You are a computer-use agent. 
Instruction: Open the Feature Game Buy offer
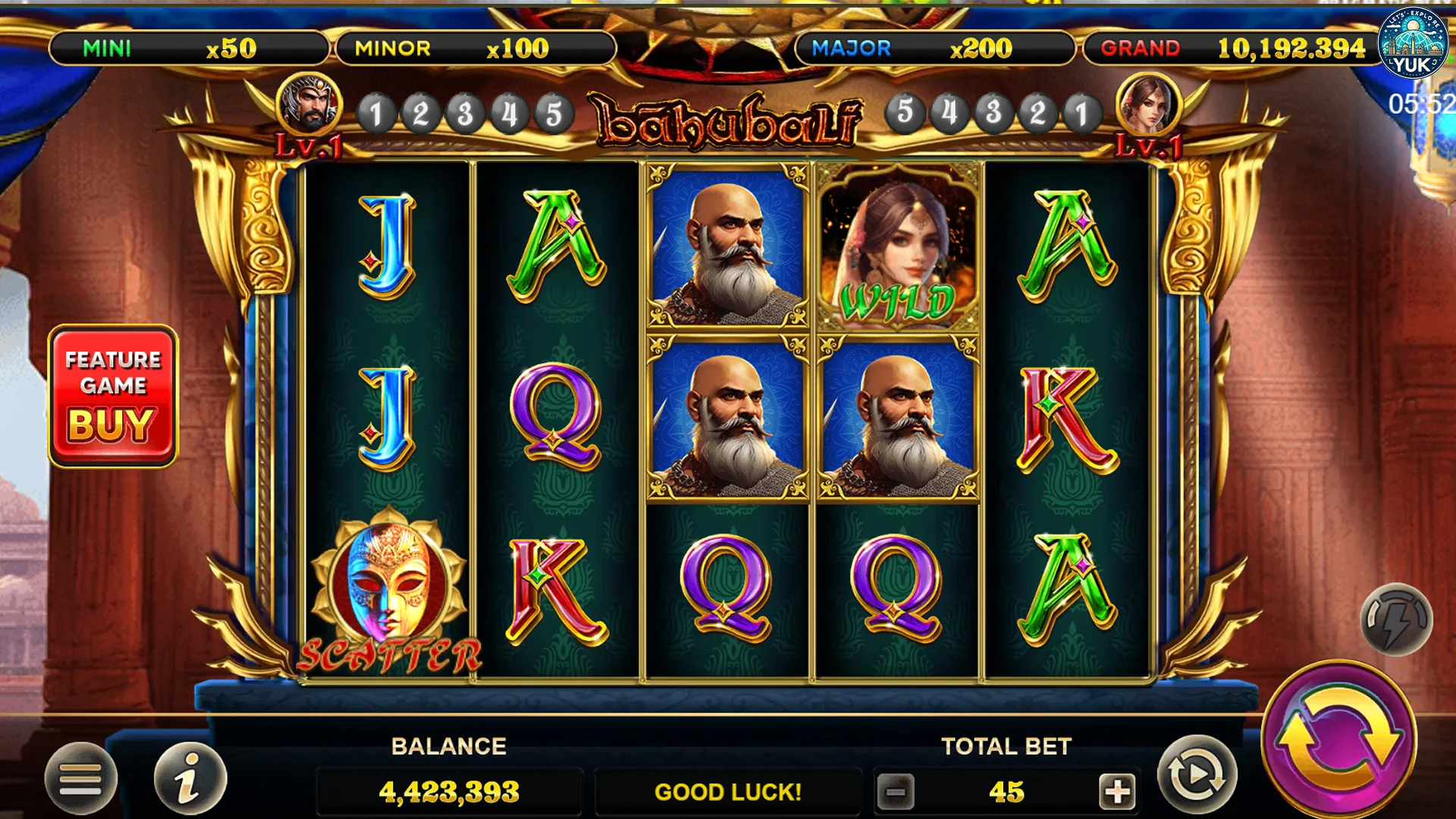click(113, 396)
